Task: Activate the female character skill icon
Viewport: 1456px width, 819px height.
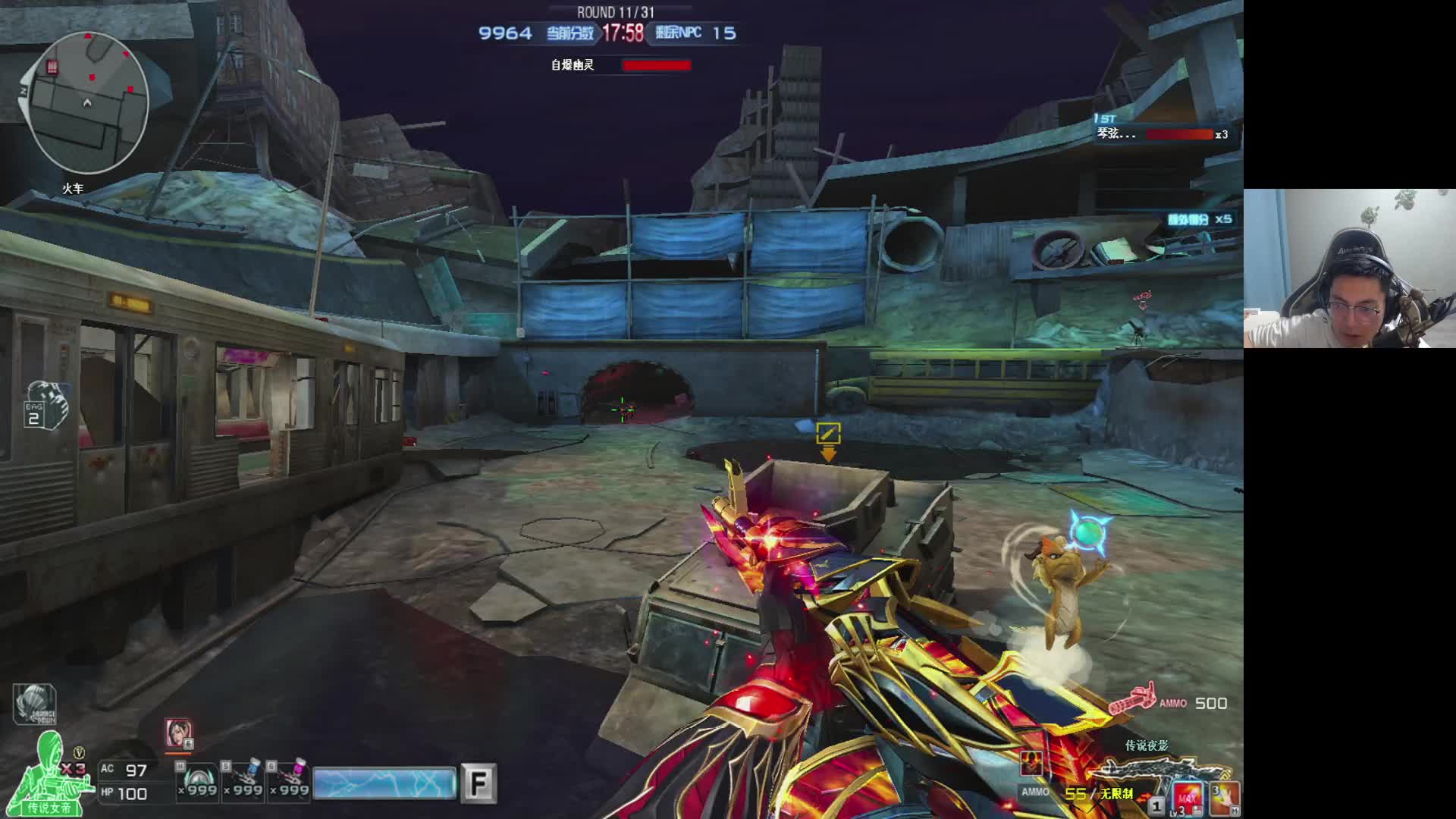Action: pyautogui.click(x=178, y=734)
